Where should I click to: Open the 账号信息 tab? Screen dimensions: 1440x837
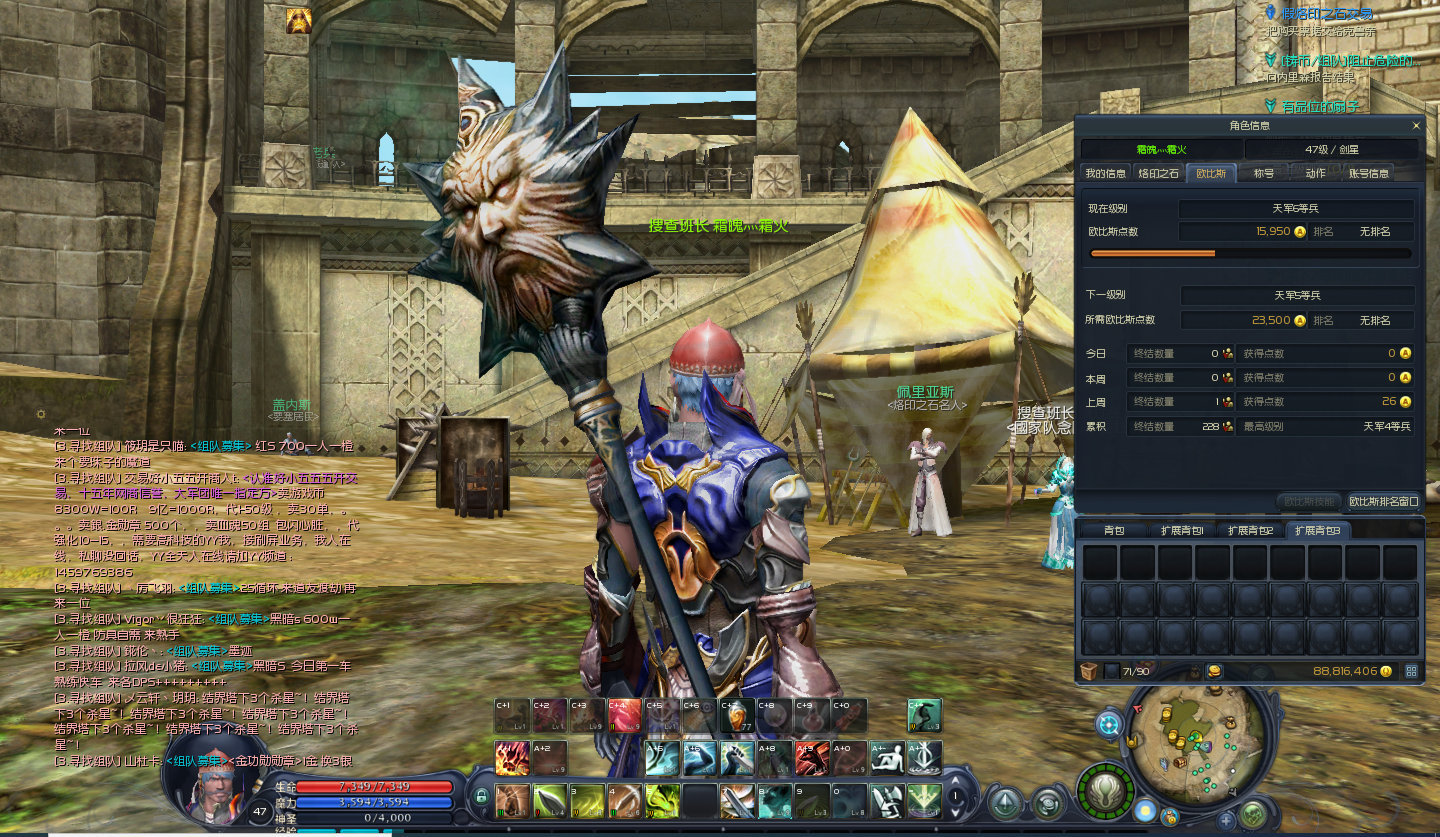tap(1368, 173)
